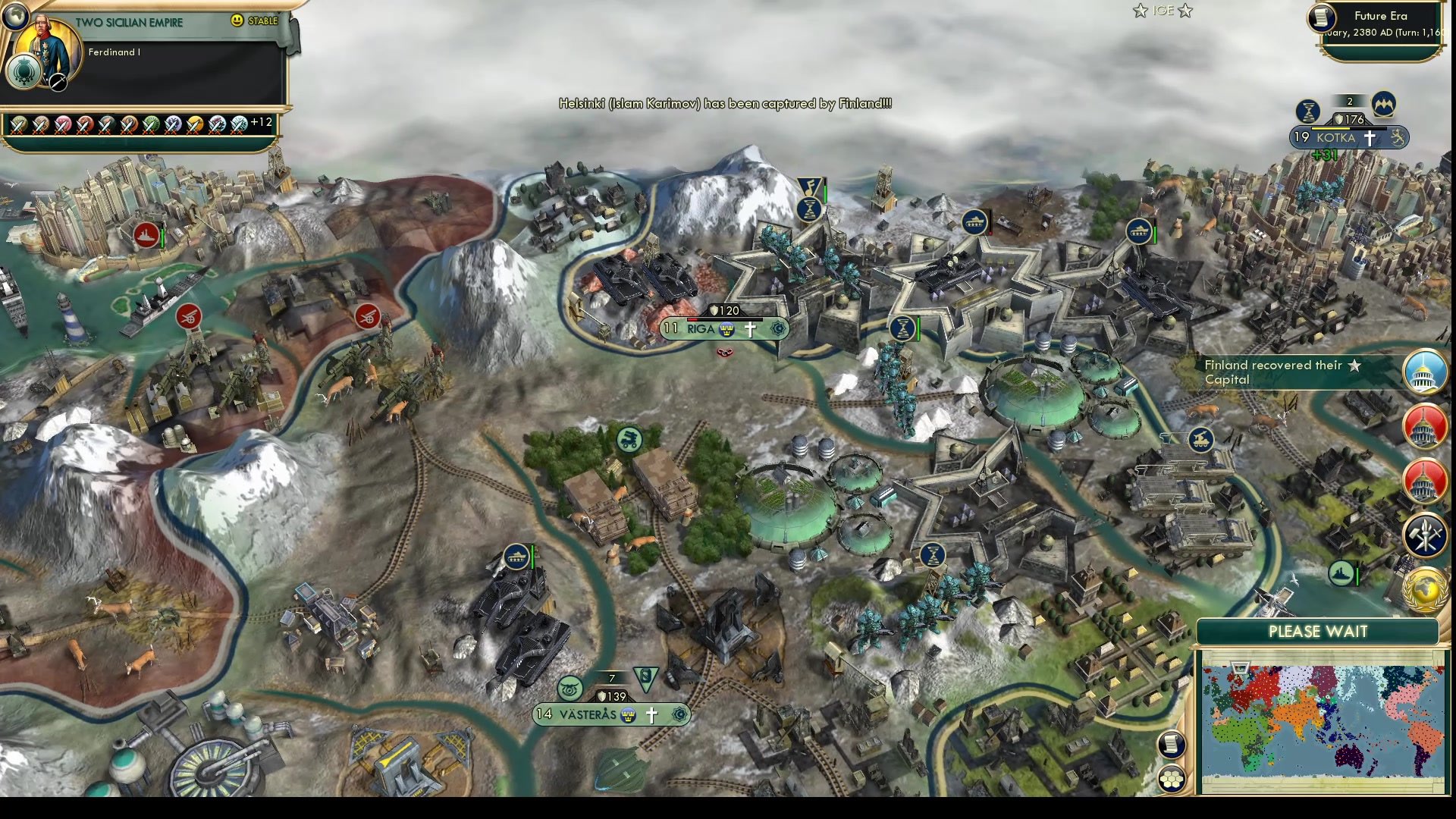Click the PLEASE WAIT button above minimap
This screenshot has width=1456, height=819.
click(x=1317, y=631)
